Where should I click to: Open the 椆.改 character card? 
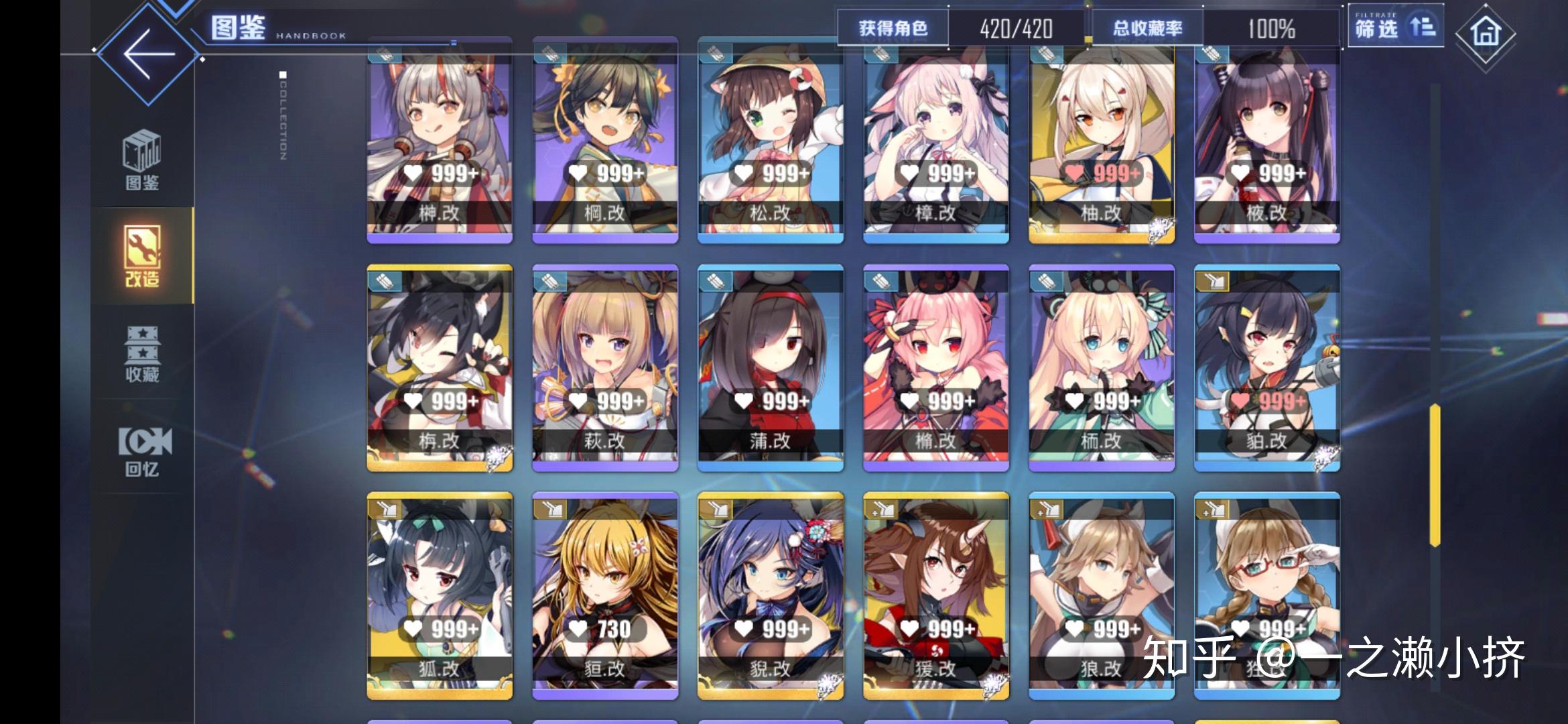pos(605,141)
